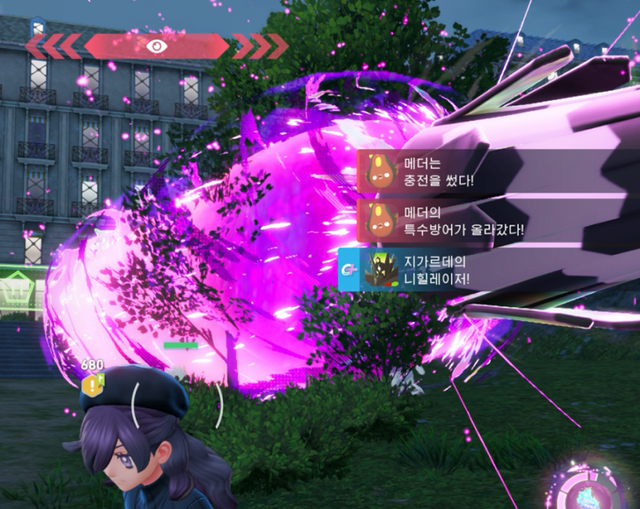Screen dimensions: 640x509
Task: Click the 충전을 썼다 battle log entry
Action: pyautogui.click(x=442, y=171)
